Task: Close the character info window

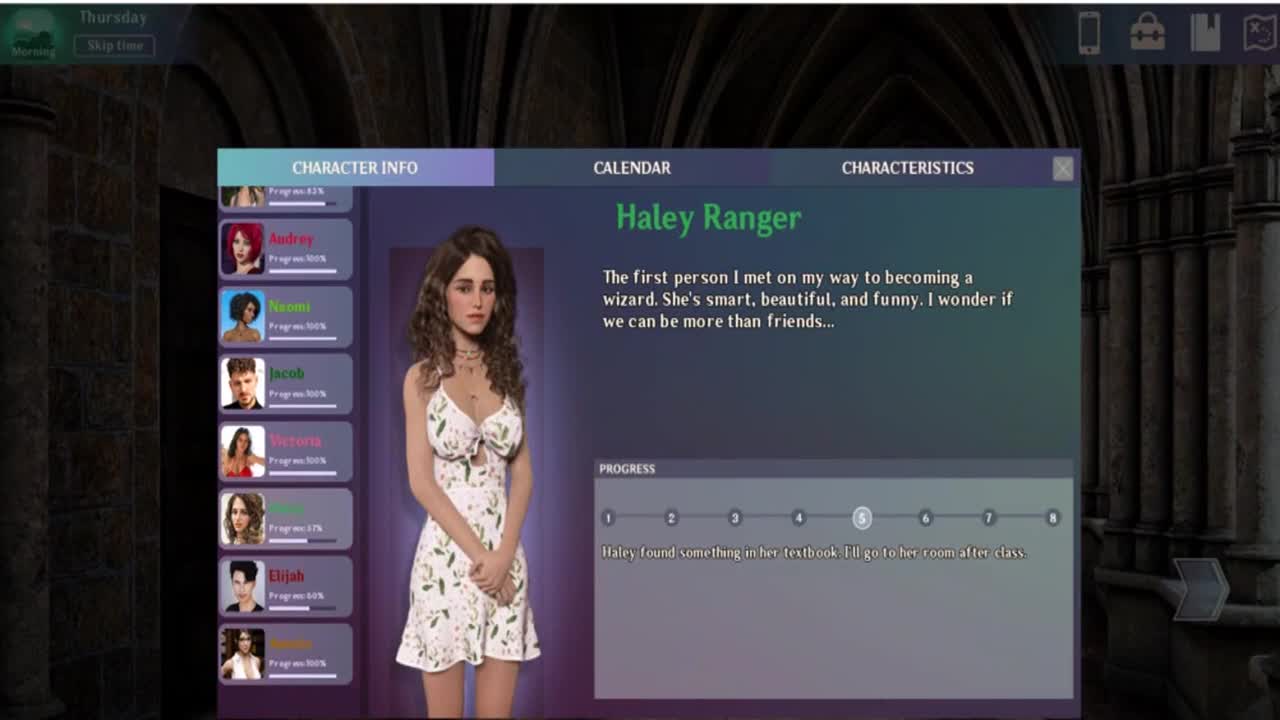Action: (1063, 169)
